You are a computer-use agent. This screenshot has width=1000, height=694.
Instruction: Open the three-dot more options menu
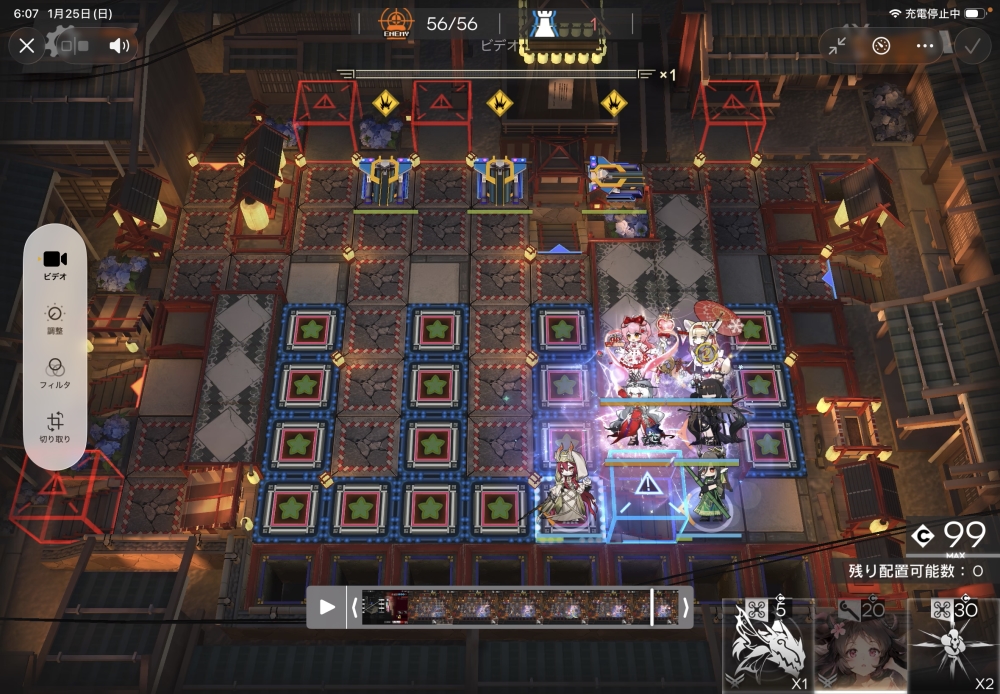(x=925, y=45)
